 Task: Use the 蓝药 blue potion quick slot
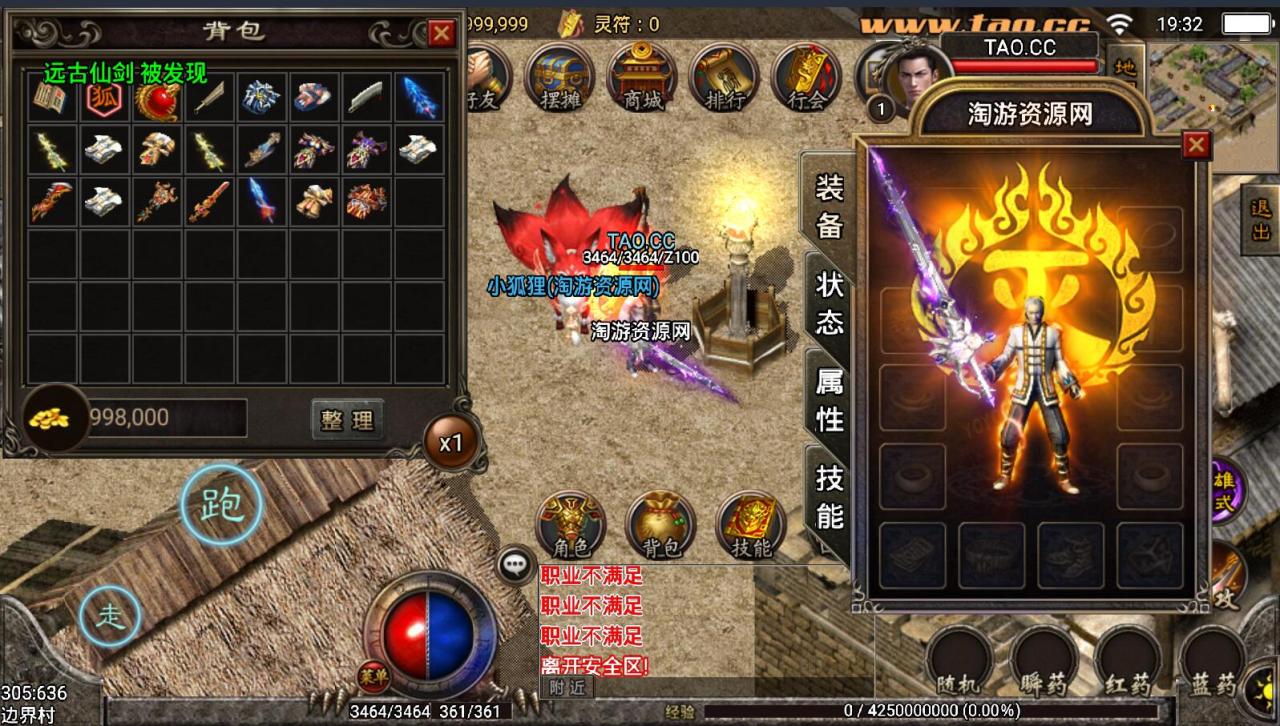(x=1212, y=662)
